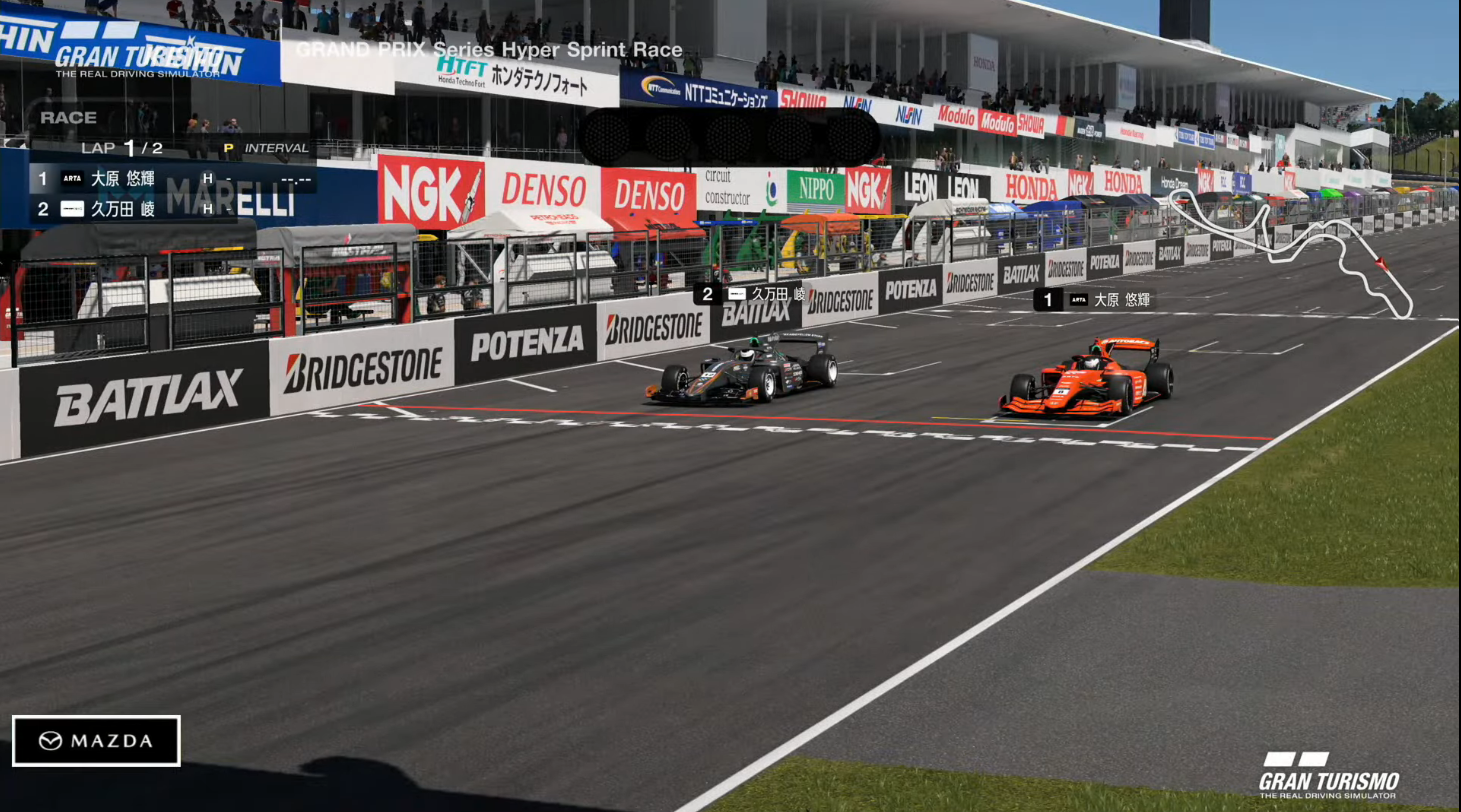The height and width of the screenshot is (812, 1461).
Task: Select 久万田 崚's row in the leaderboard
Action: 172,209
